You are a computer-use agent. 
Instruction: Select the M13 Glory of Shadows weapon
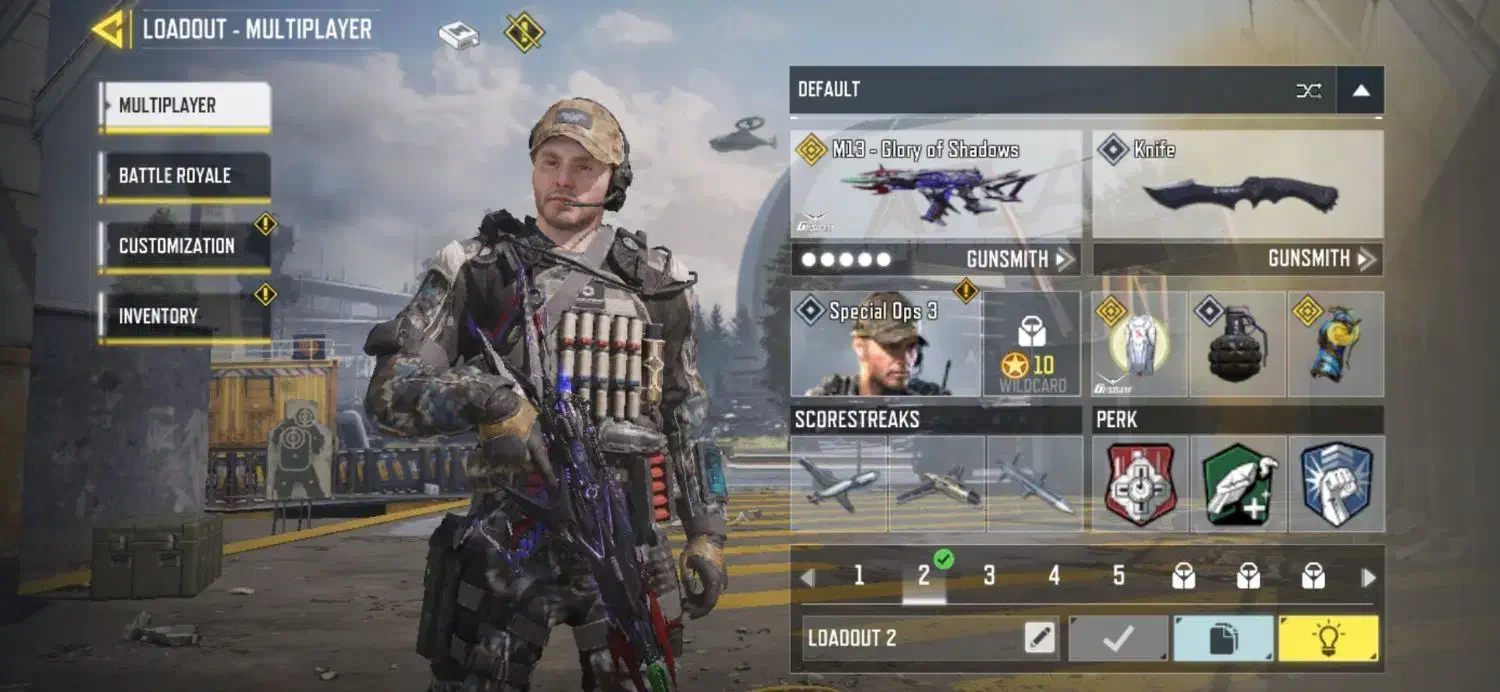(935, 185)
